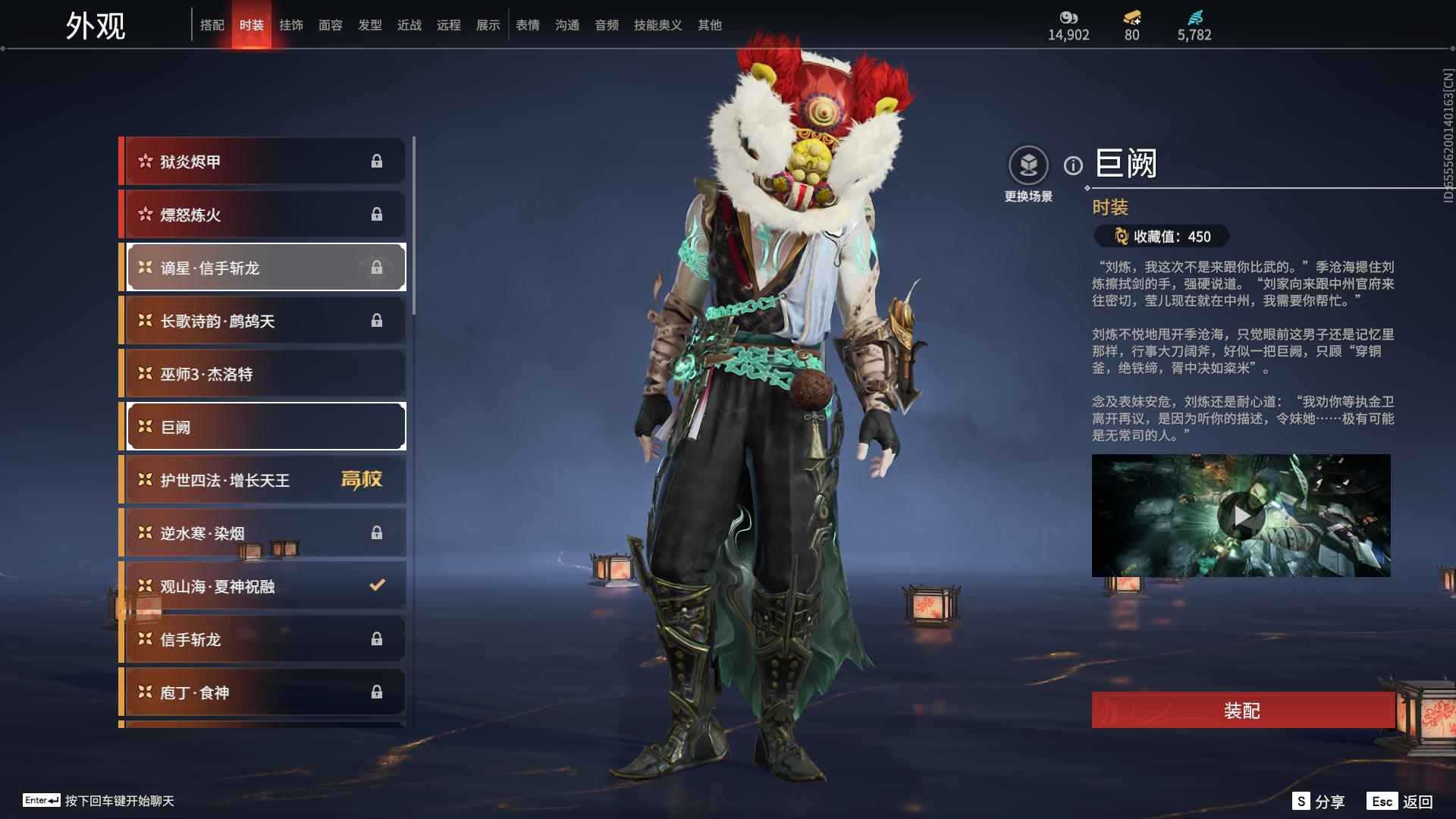Click the star icon on 燥怒炼火

[x=144, y=214]
